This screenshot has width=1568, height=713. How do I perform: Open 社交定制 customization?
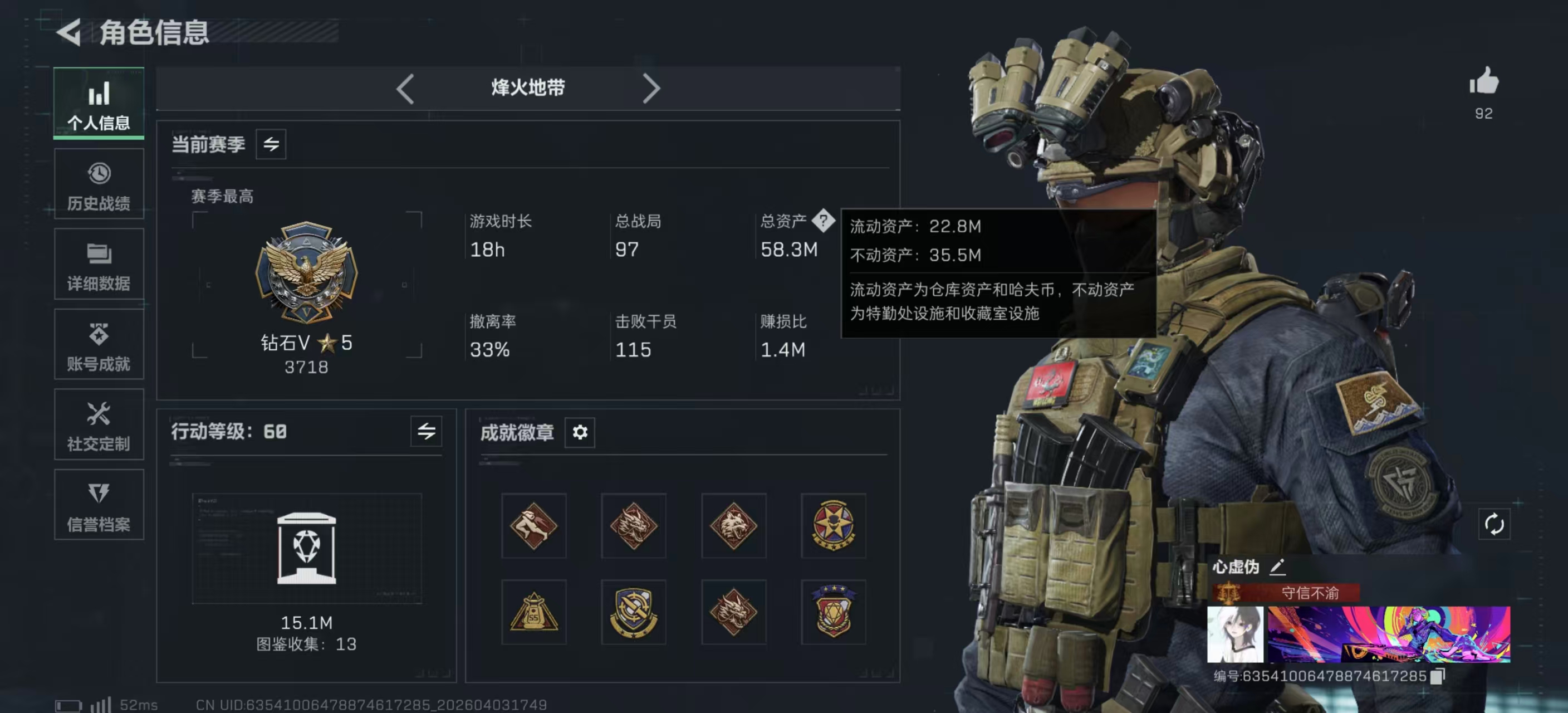[x=98, y=425]
